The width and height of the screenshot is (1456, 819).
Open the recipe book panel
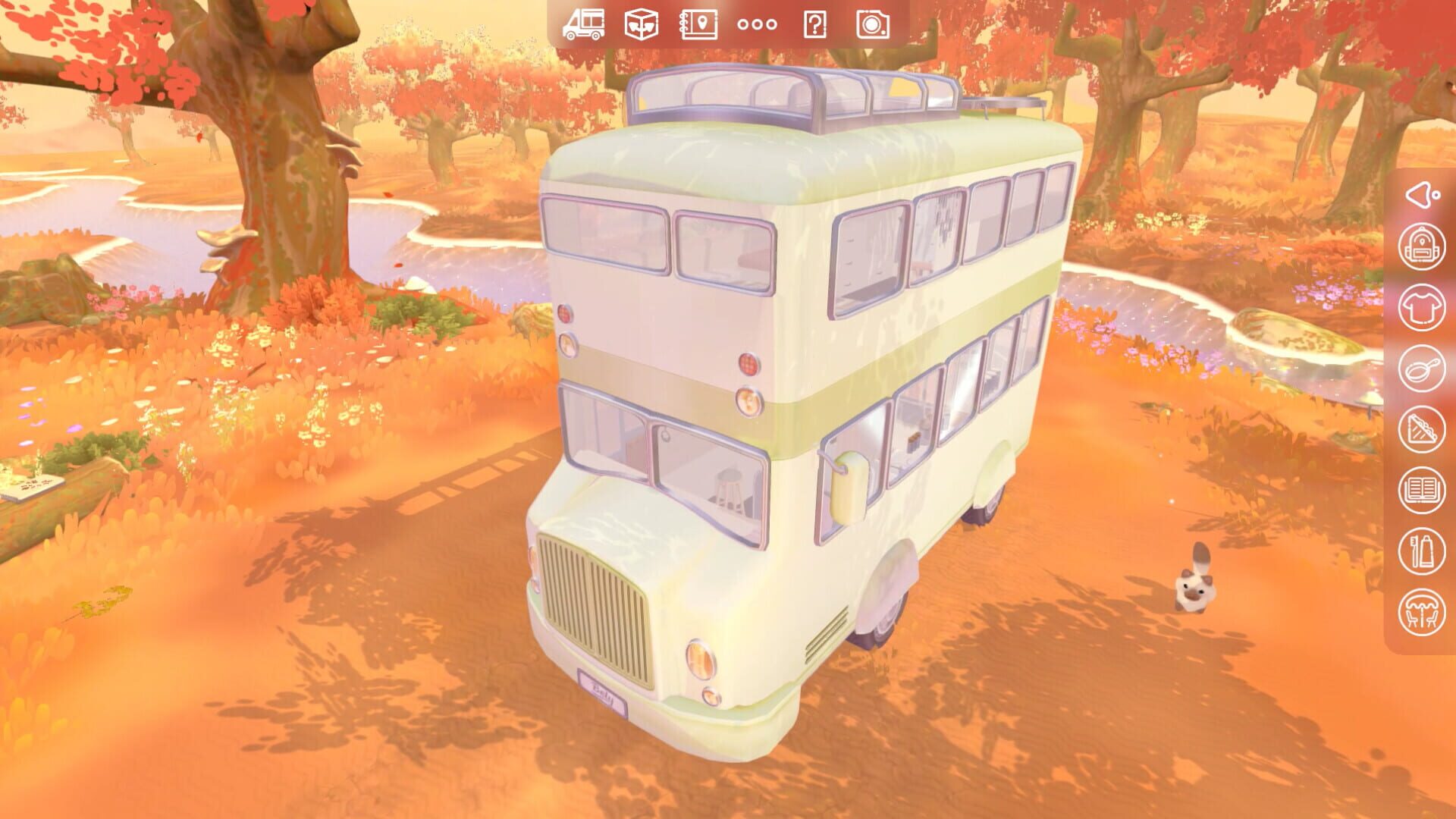(1423, 489)
